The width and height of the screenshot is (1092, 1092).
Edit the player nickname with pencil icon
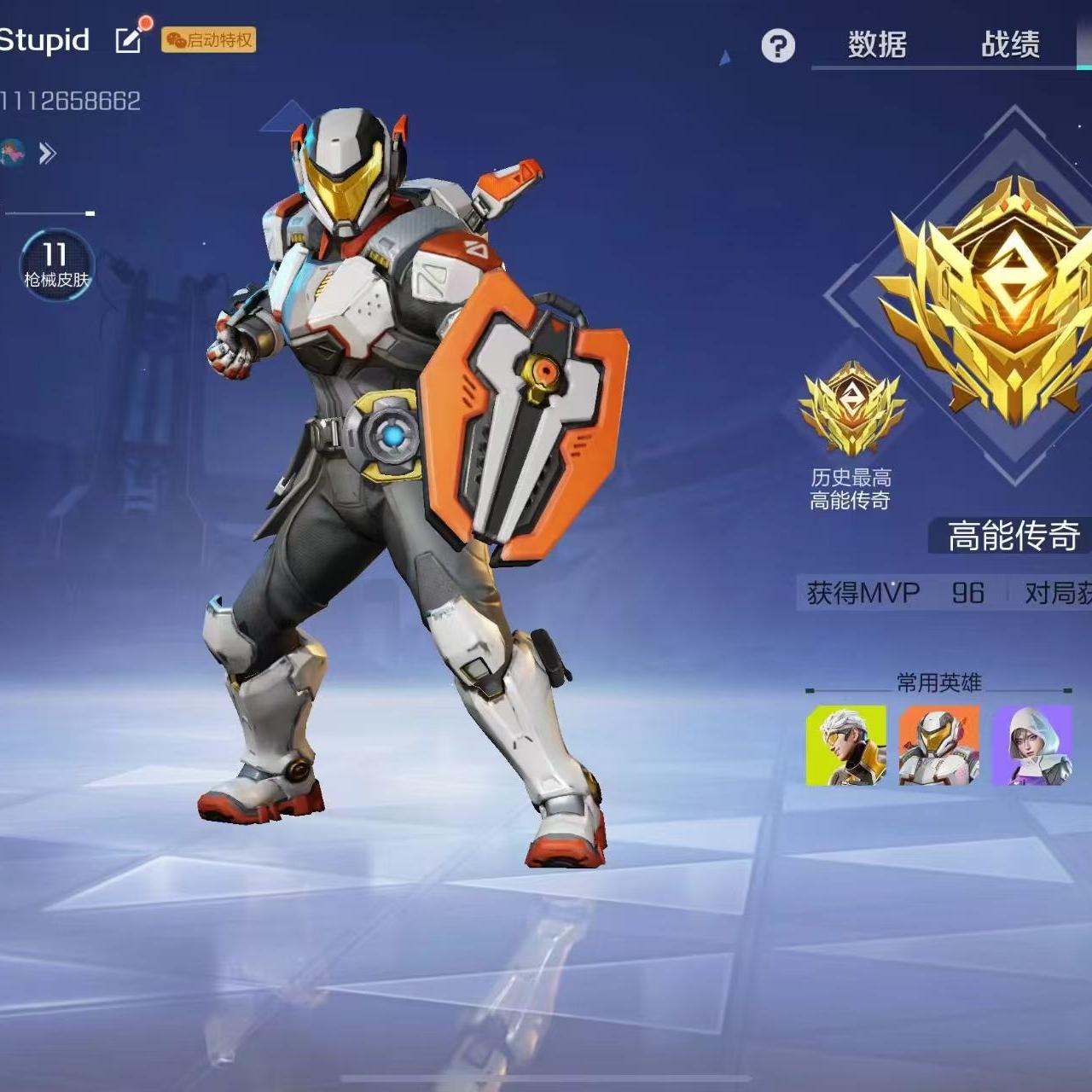[129, 39]
